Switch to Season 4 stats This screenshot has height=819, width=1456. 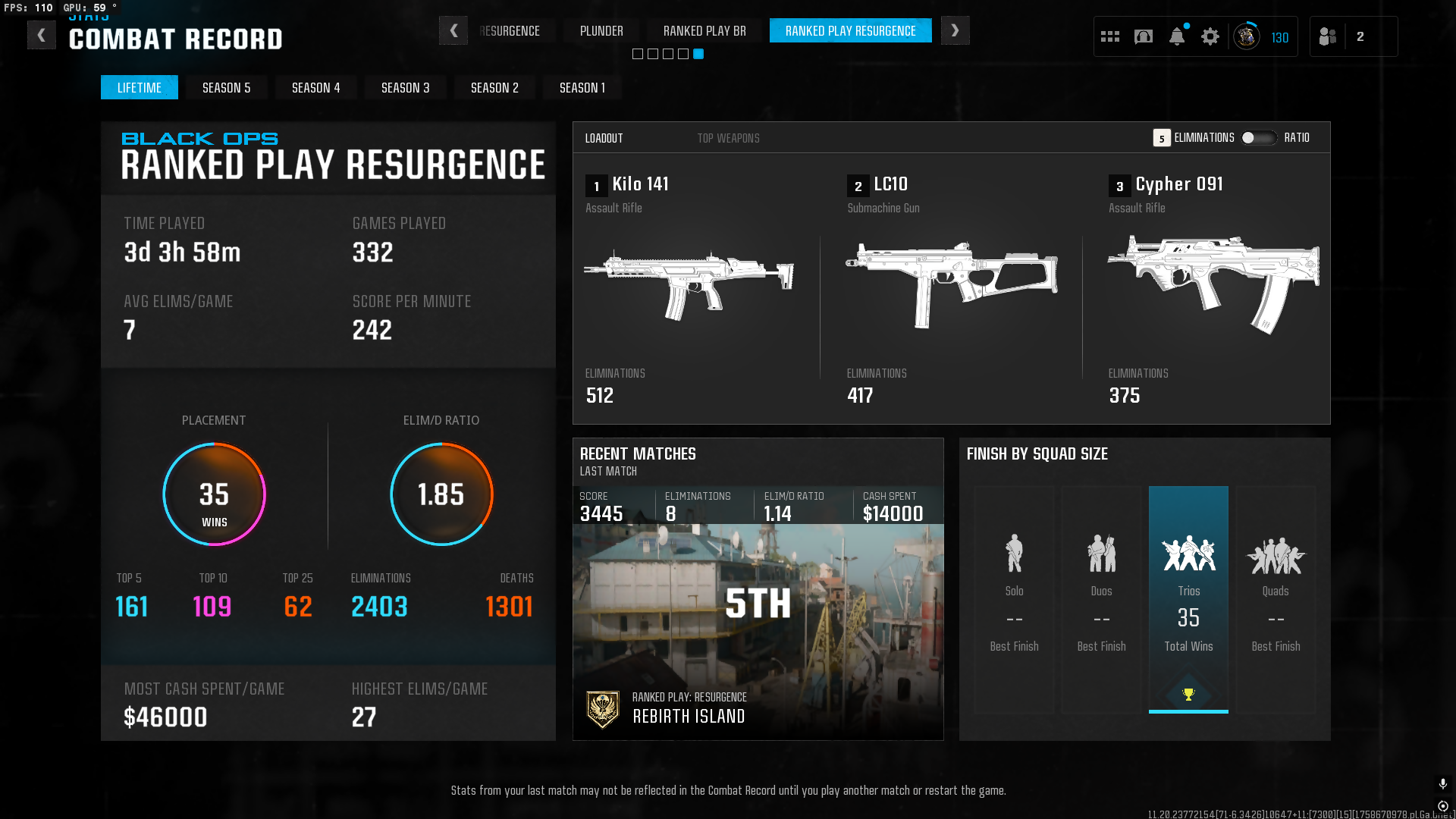tap(315, 88)
